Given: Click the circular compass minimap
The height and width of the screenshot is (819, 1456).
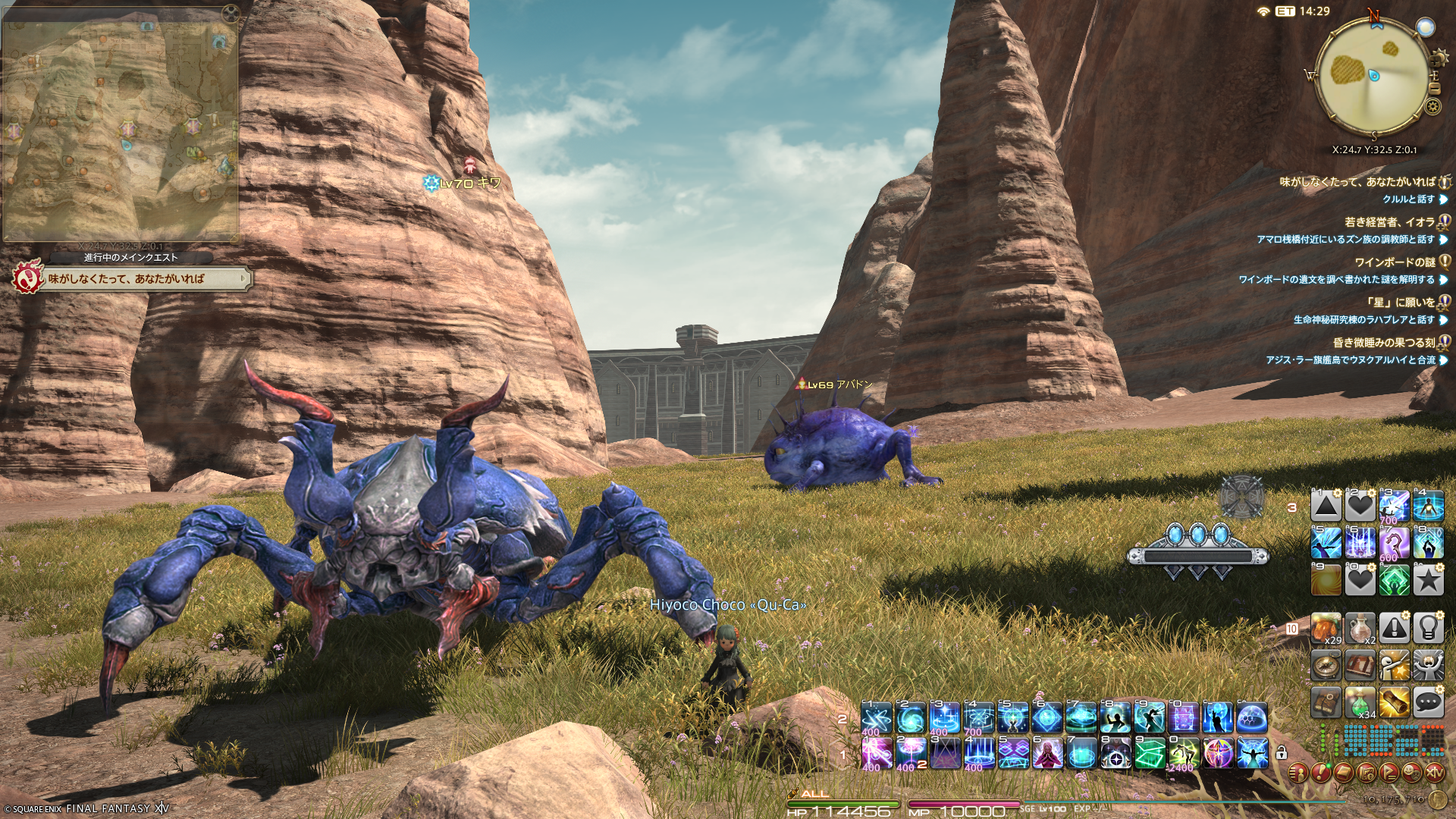Looking at the screenshot, I should click(1373, 74).
